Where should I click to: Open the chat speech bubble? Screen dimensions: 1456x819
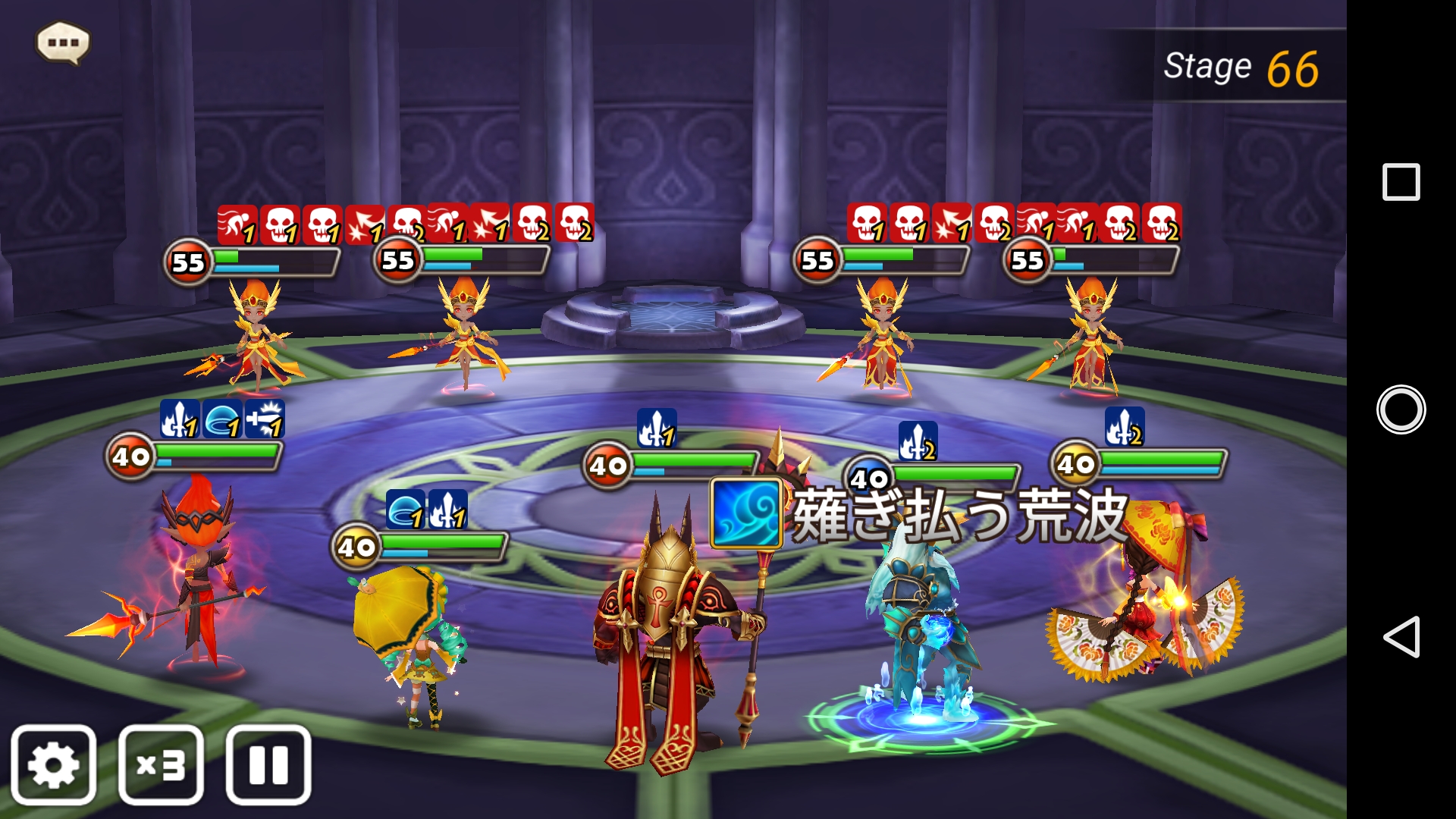[x=63, y=42]
